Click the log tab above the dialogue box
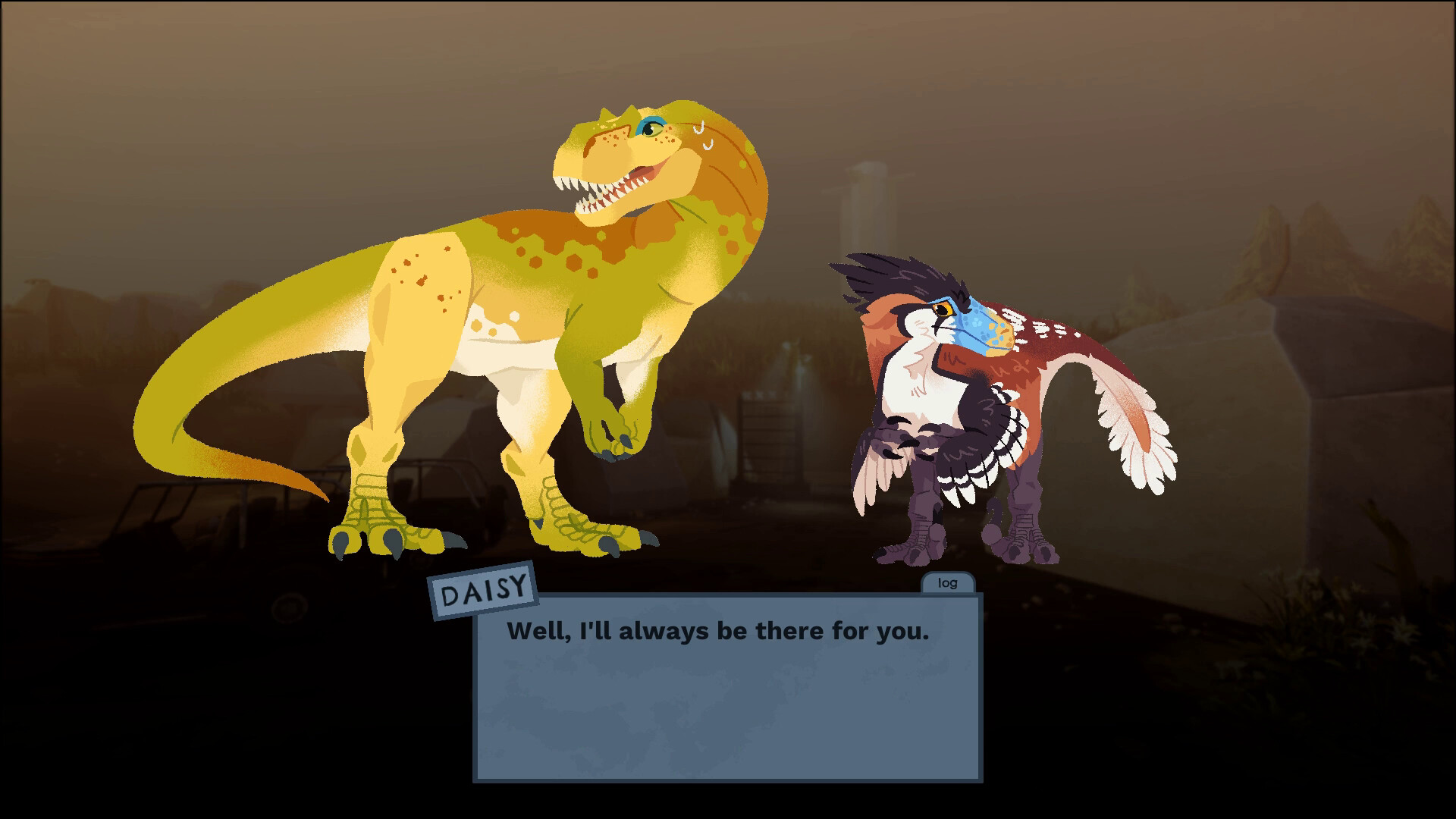Screen dimensions: 1456x819 coord(946,583)
